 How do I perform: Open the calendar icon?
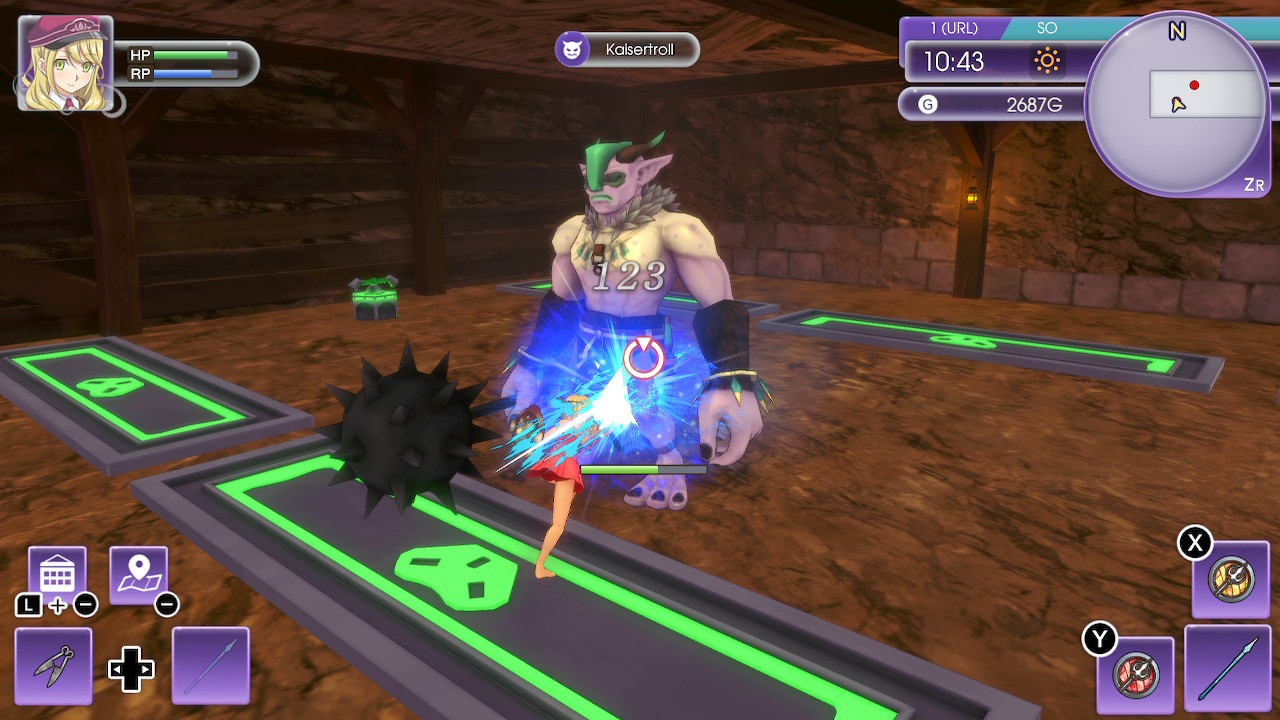coord(57,575)
